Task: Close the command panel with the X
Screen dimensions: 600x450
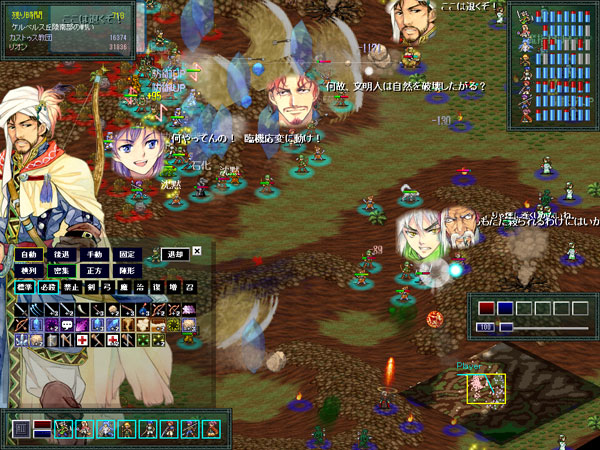Action: click(197, 251)
